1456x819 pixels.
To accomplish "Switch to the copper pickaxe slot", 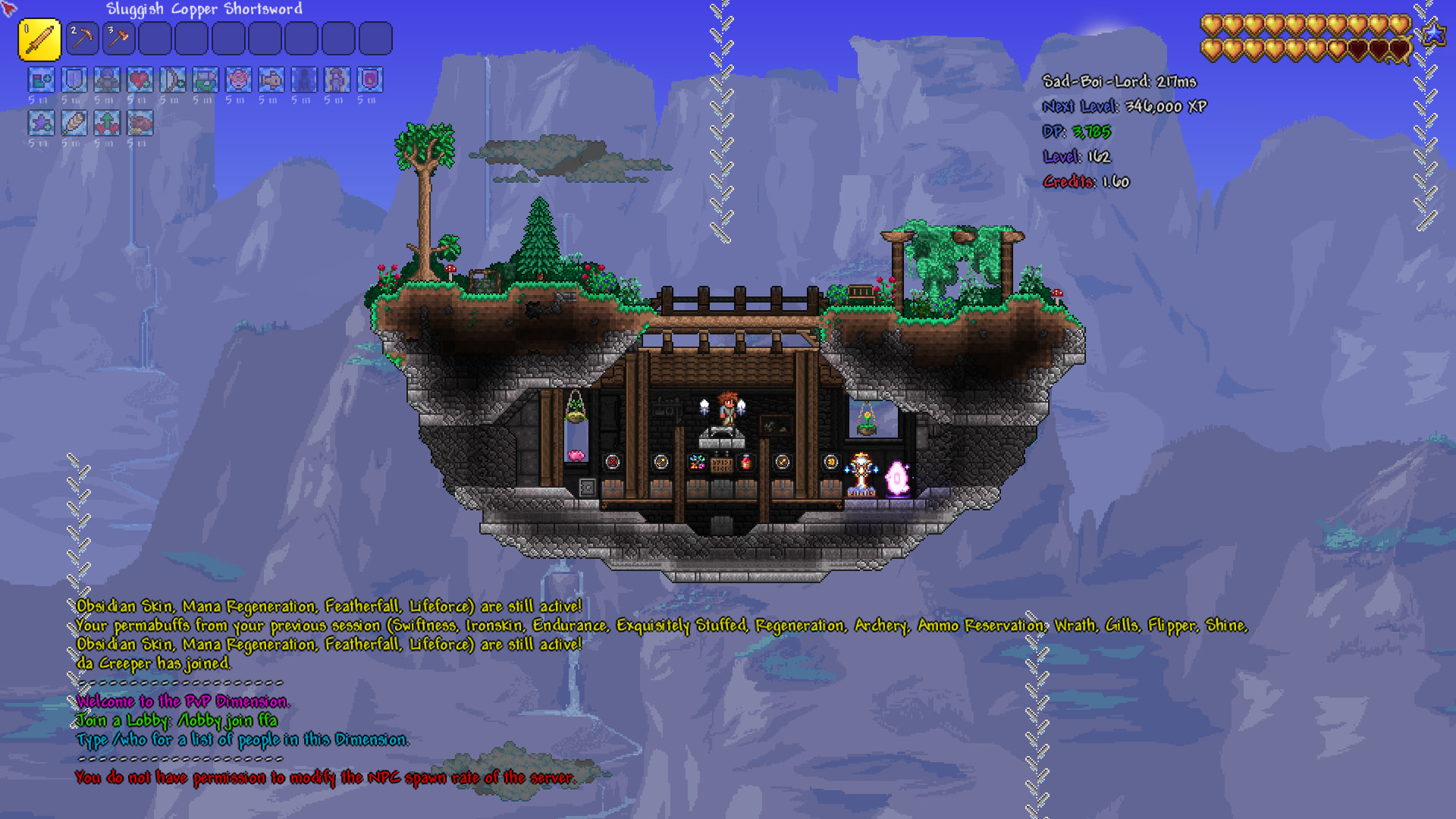I will [x=82, y=39].
